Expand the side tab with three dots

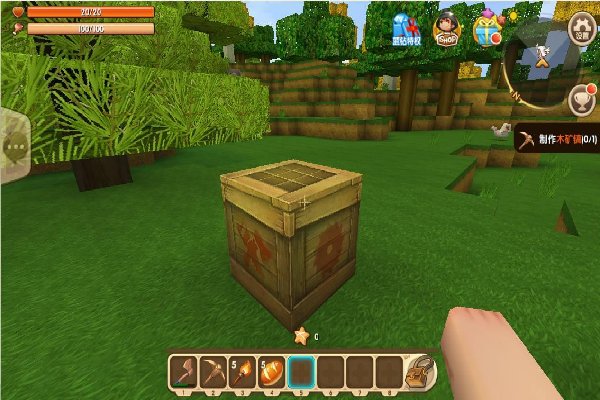(12, 145)
